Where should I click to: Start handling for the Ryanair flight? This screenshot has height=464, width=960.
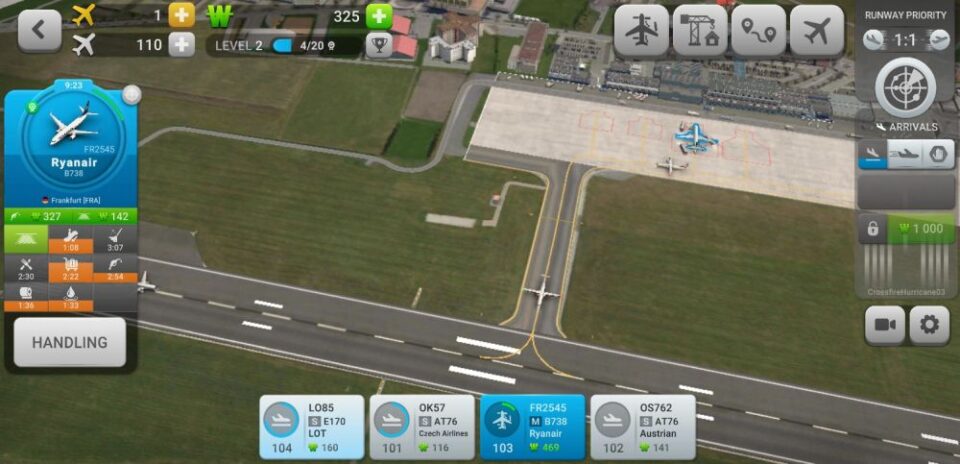(70, 342)
